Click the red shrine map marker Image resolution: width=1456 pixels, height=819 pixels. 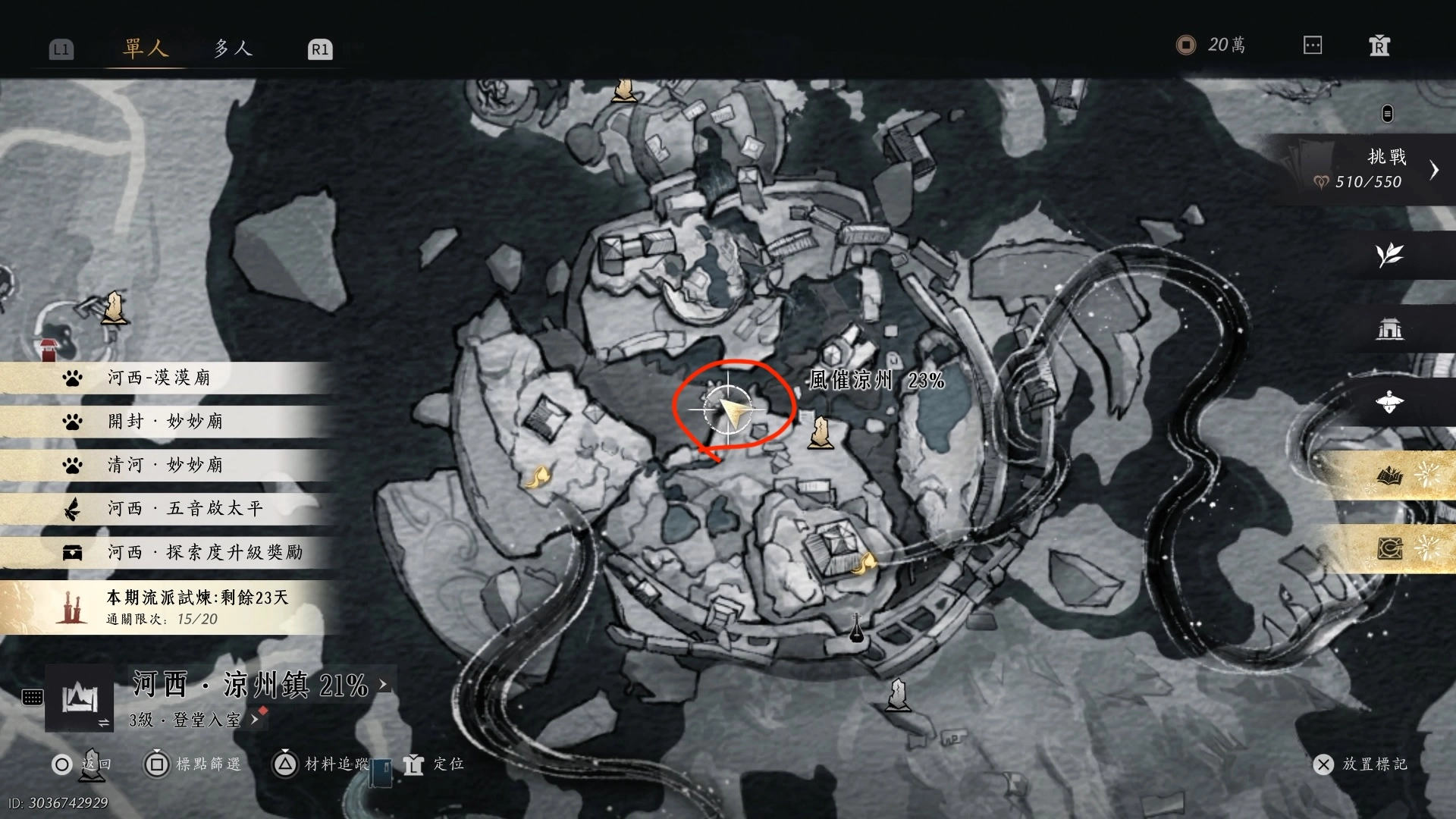tap(49, 350)
